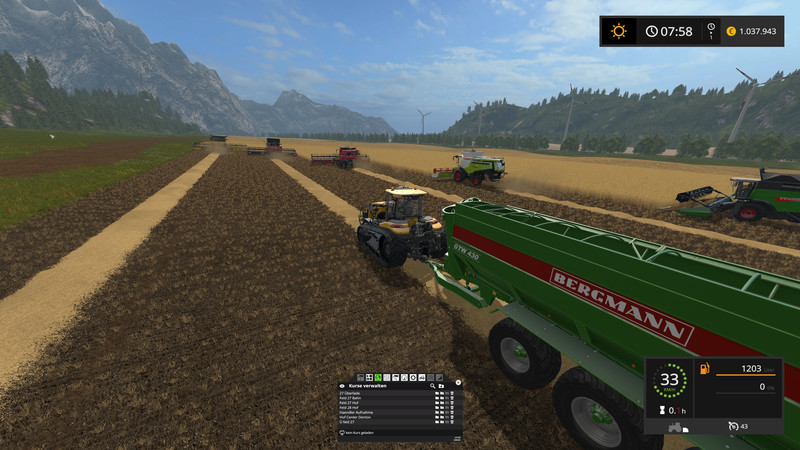Viewport: 800px width, 450px height.
Task: Close the Courseplay course manager panel
Action: coord(458,382)
